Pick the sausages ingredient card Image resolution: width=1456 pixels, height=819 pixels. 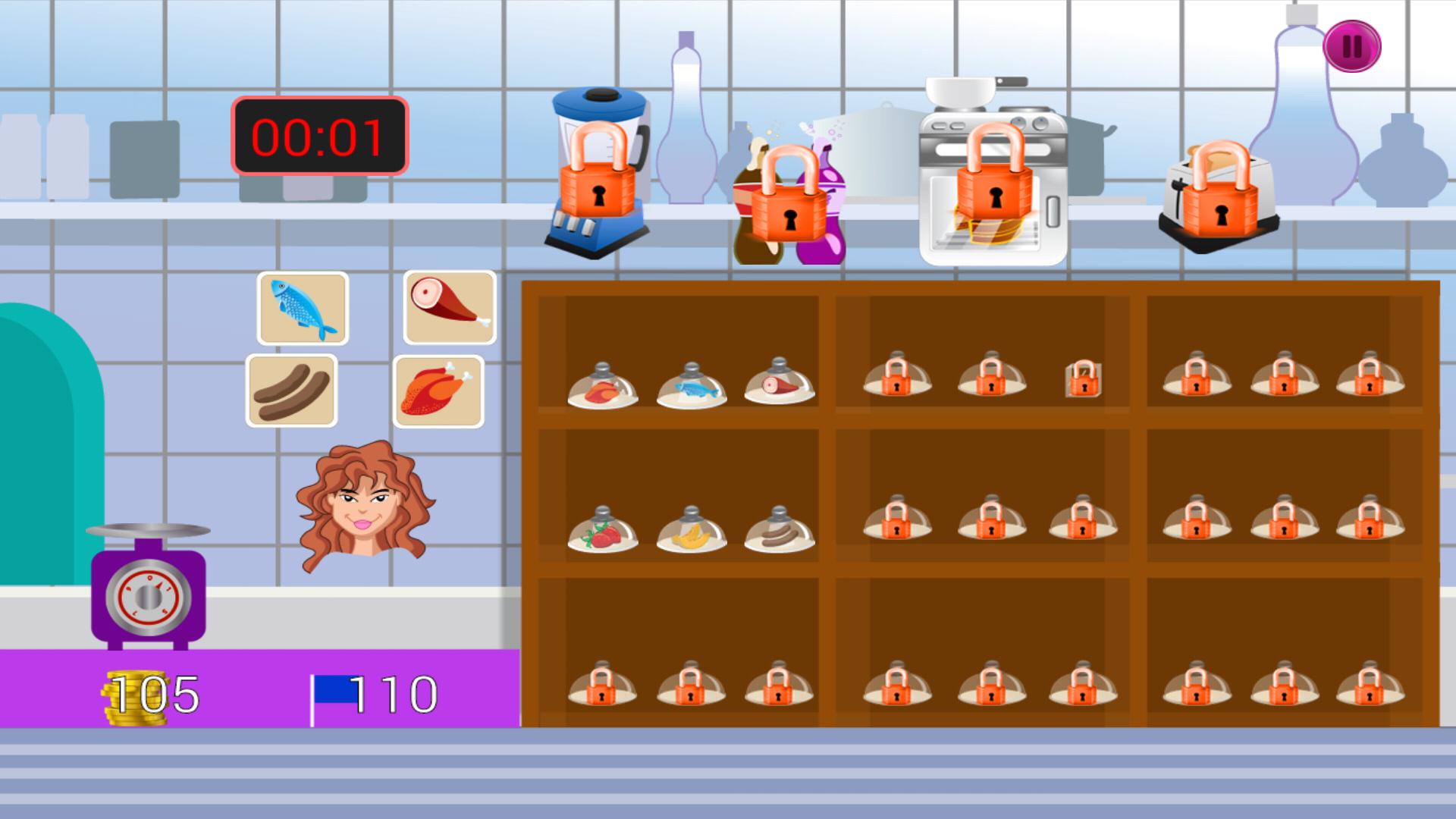tap(291, 391)
